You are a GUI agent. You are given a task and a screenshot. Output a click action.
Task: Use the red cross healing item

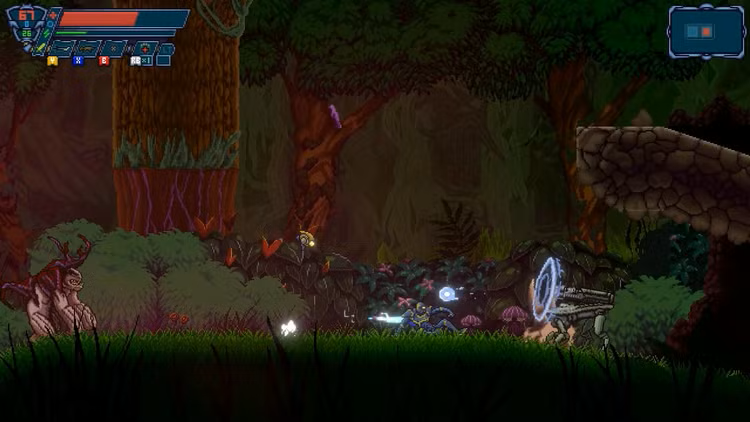pyautogui.click(x=145, y=48)
